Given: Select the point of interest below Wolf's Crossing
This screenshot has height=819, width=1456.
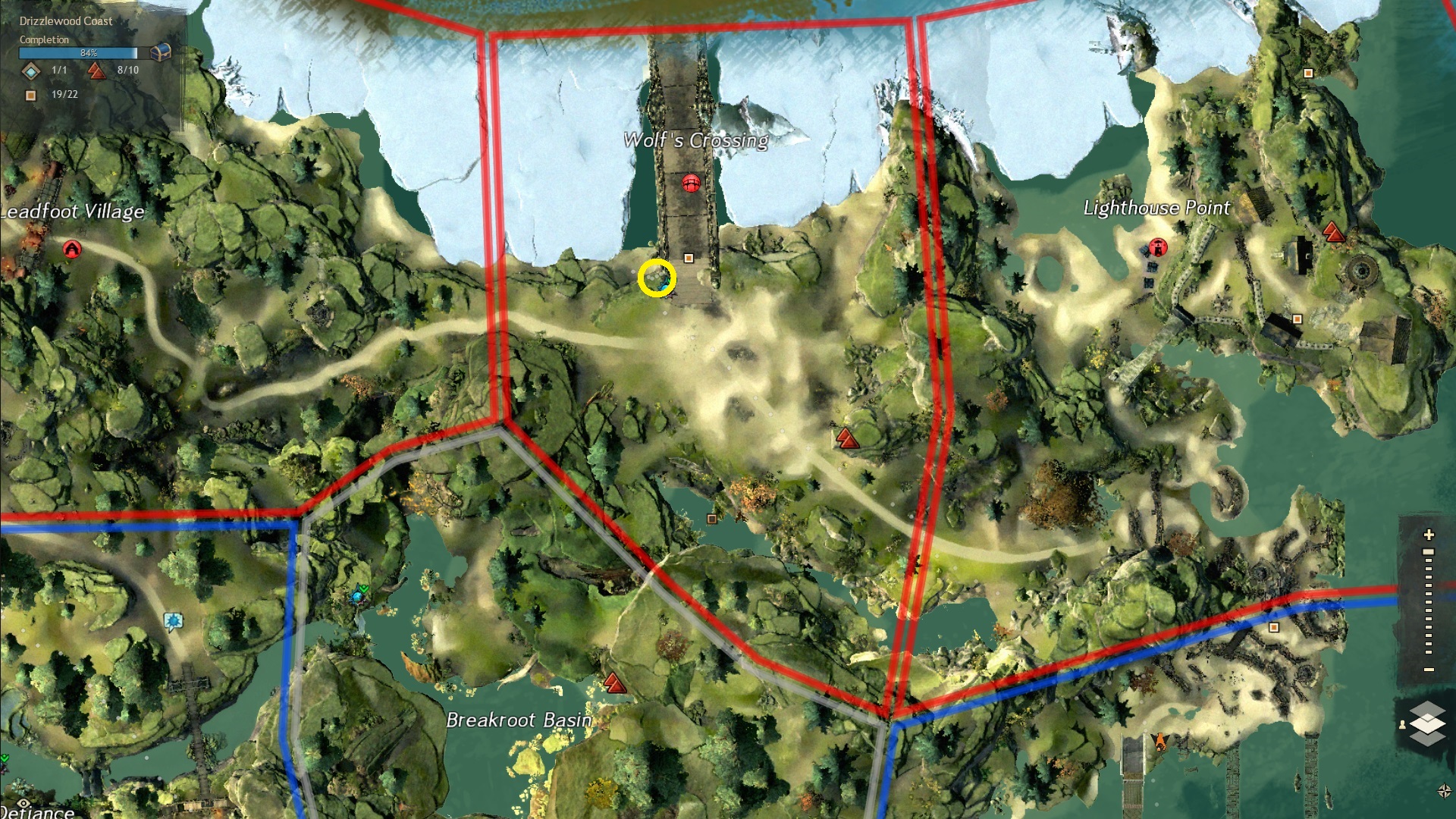Looking at the screenshot, I should click(x=689, y=259).
